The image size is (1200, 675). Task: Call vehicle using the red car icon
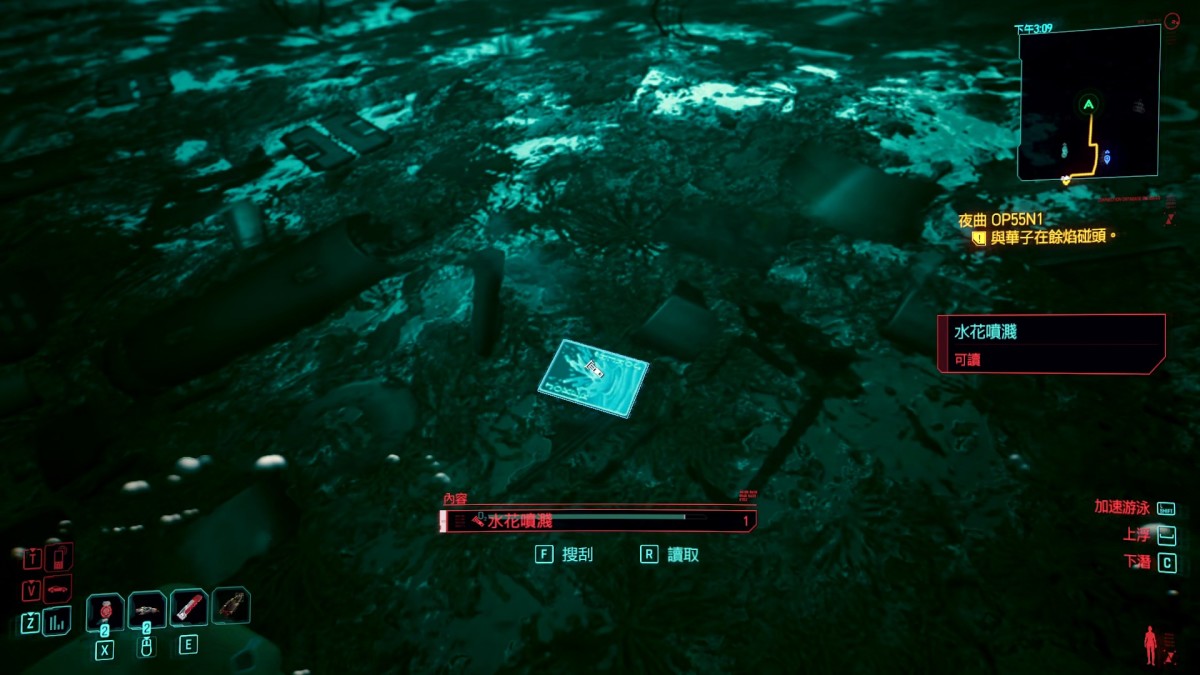click(59, 589)
